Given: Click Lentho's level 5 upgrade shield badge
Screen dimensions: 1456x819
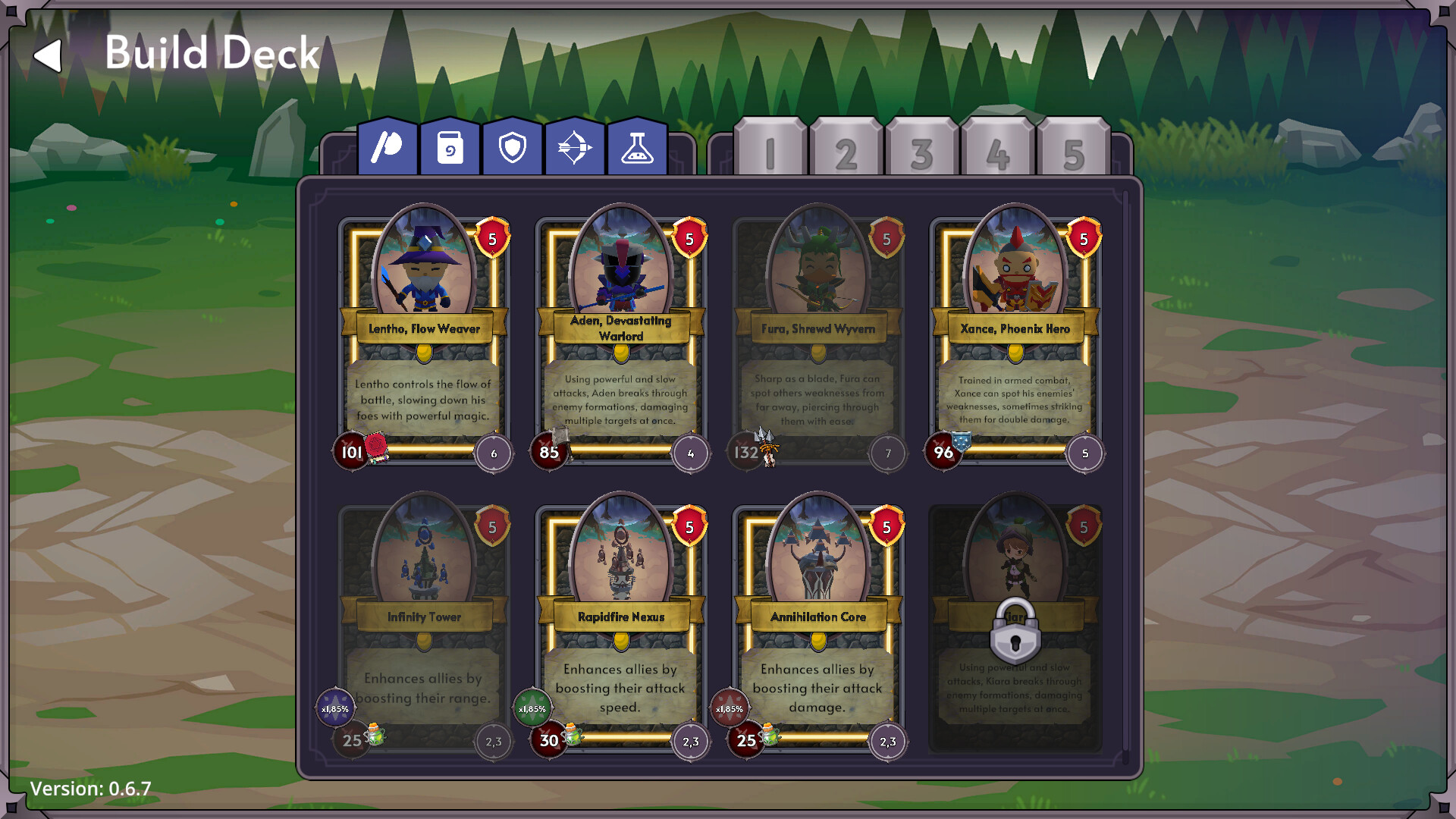Looking at the screenshot, I should (491, 239).
